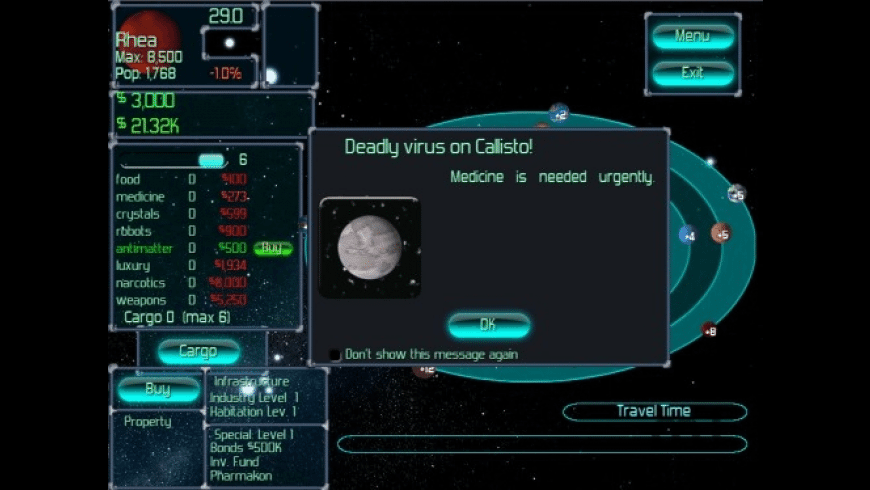The height and width of the screenshot is (490, 870).
Task: Select the narcotics commodity row
Action: (x=140, y=283)
